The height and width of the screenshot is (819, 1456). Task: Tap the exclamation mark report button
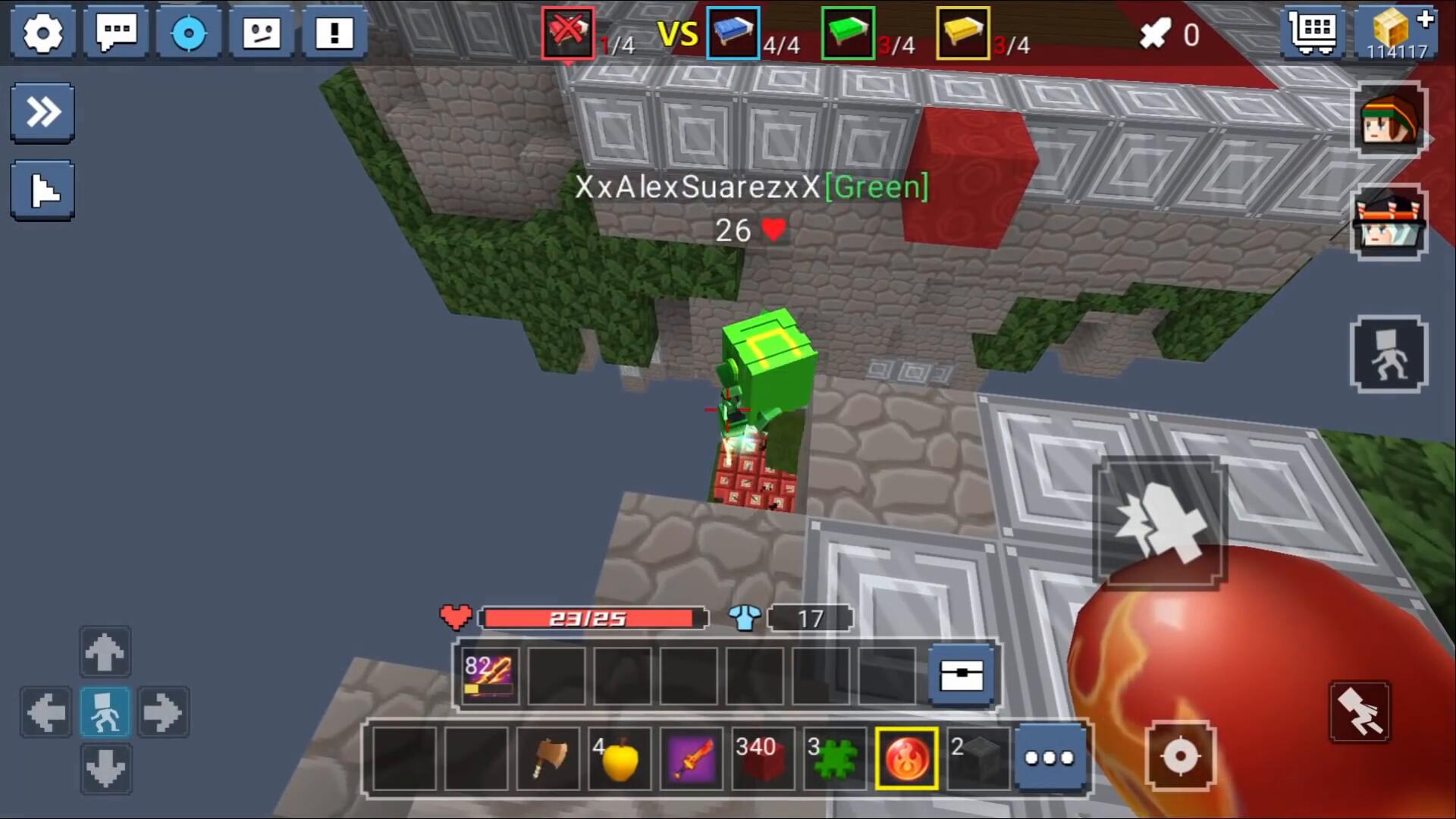pos(334,33)
